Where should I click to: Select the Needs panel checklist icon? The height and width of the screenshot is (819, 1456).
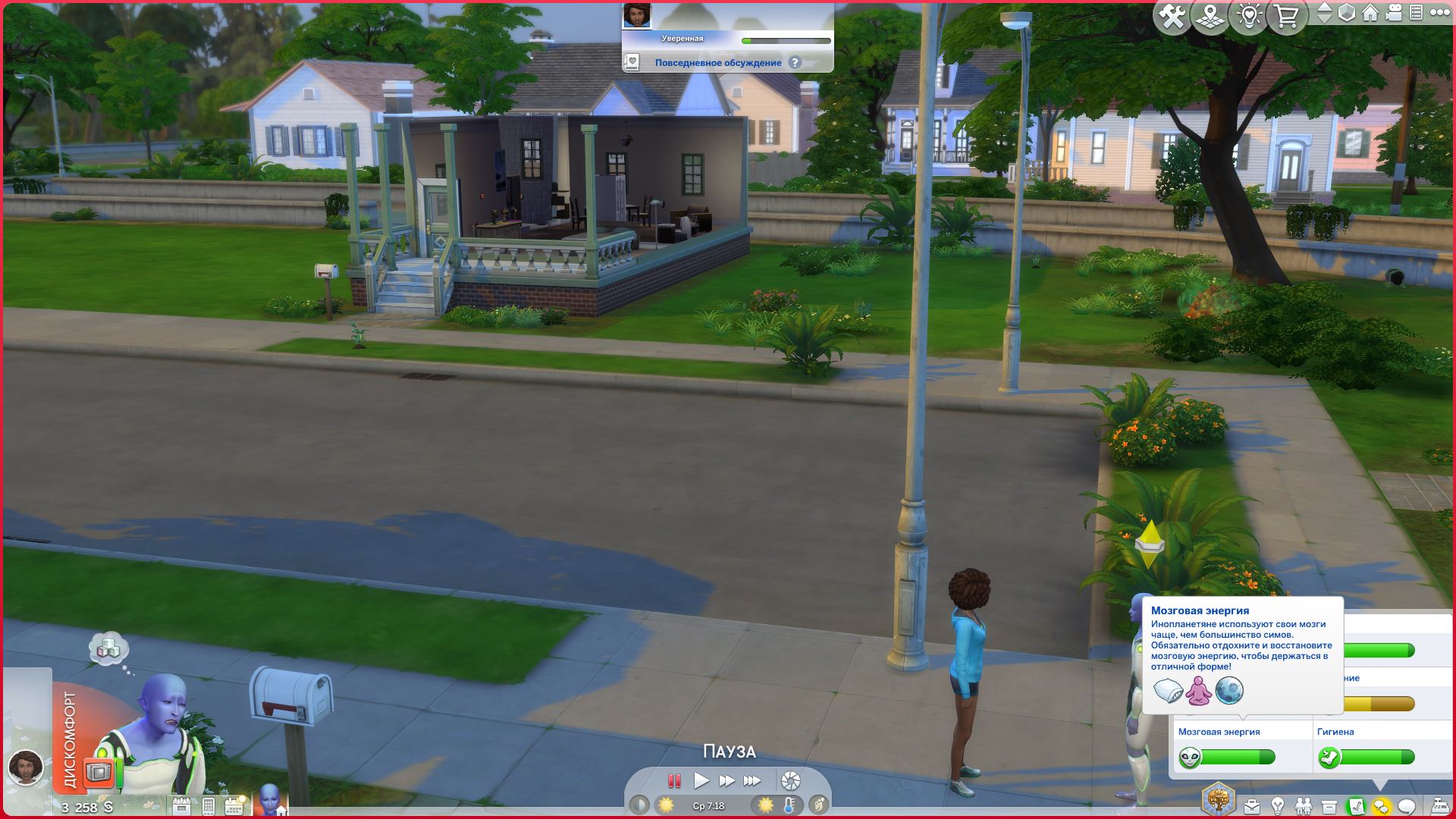coord(1357,807)
